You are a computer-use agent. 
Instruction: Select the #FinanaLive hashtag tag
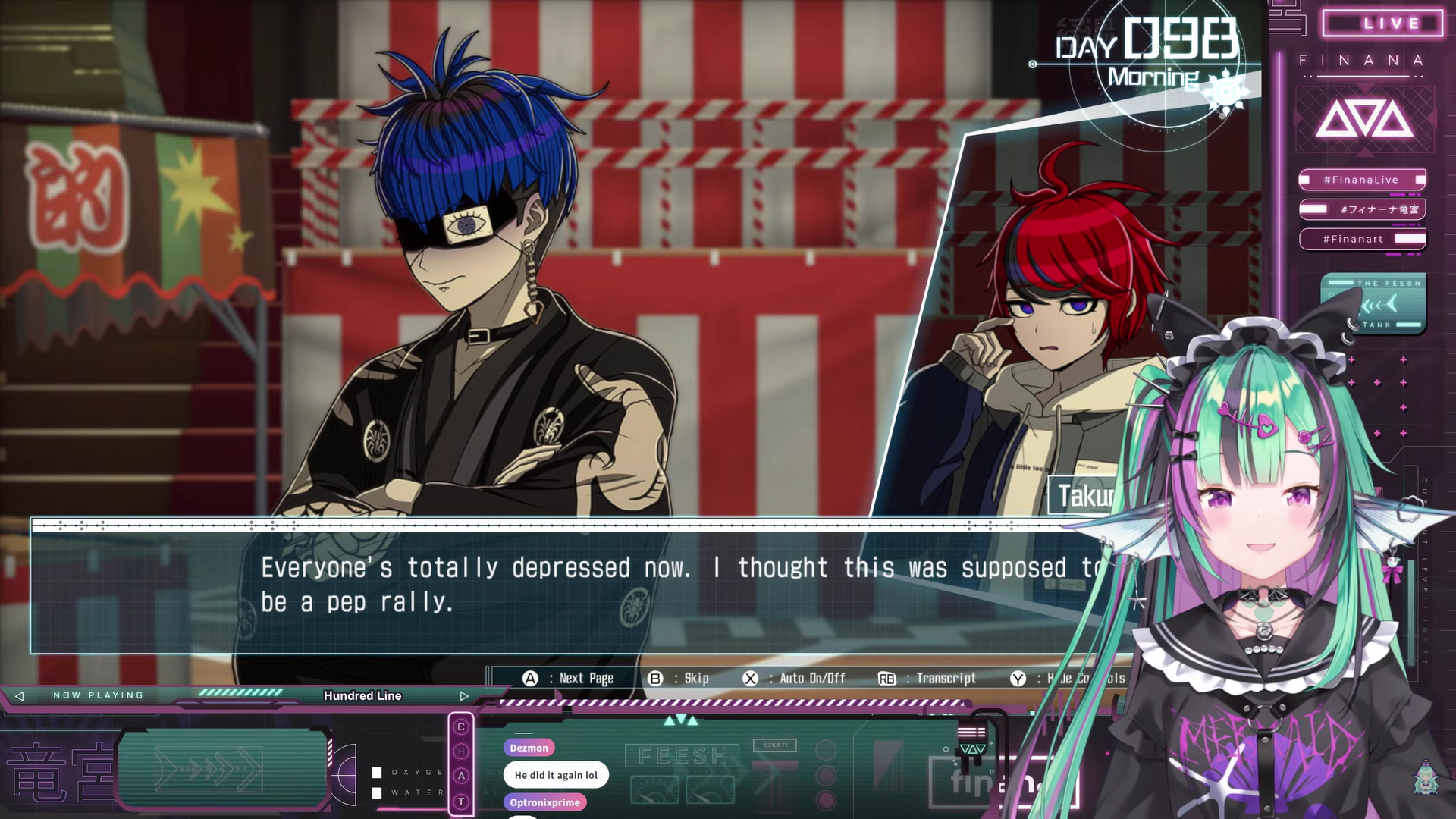point(1362,180)
